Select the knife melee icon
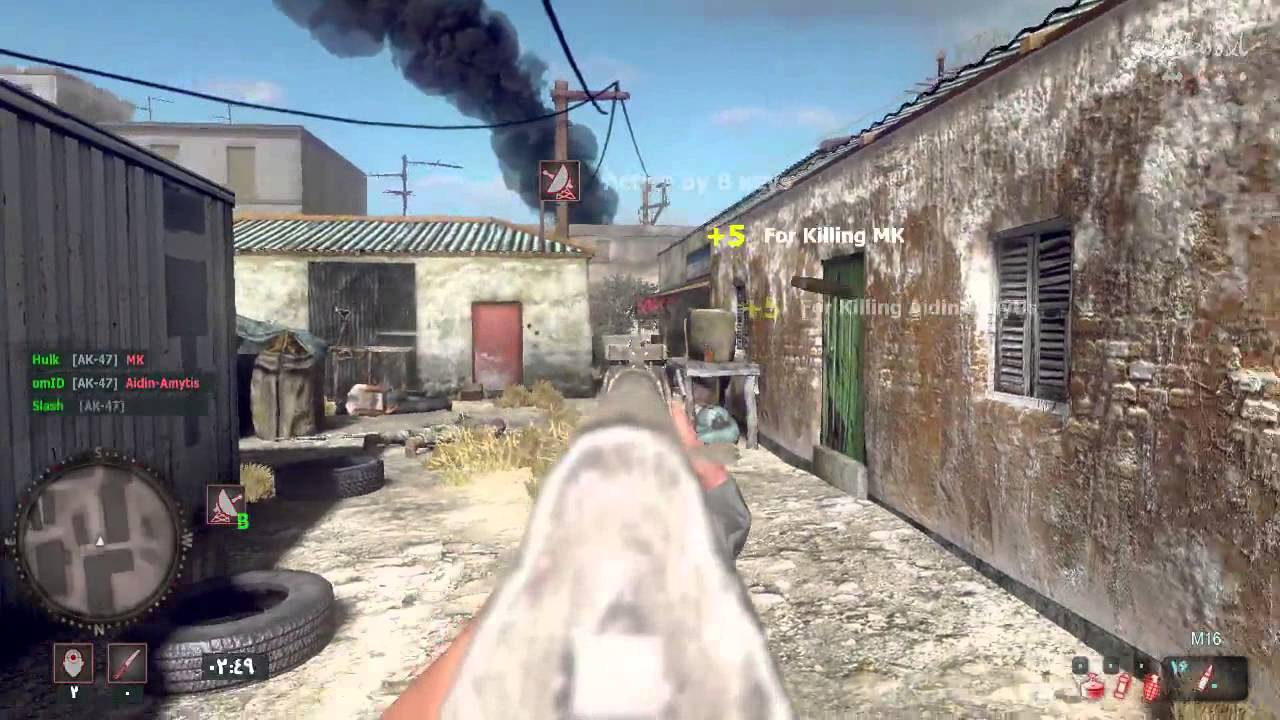The width and height of the screenshot is (1280, 720). (128, 663)
